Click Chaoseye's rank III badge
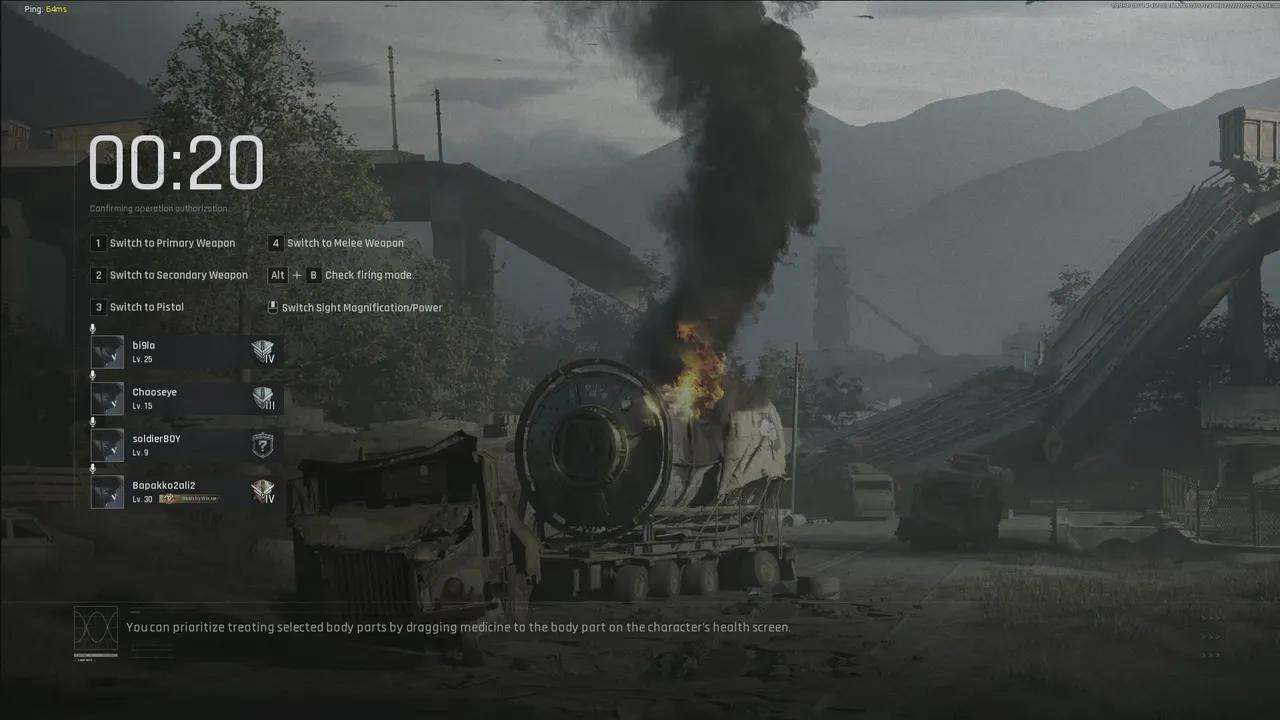The height and width of the screenshot is (720, 1280). pyautogui.click(x=262, y=399)
